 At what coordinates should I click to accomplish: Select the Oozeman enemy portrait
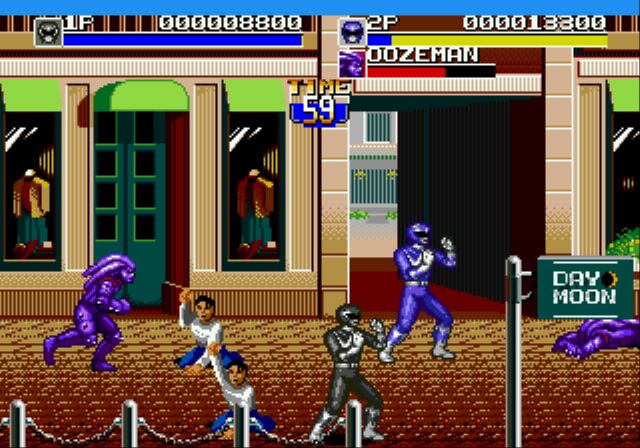[x=353, y=62]
